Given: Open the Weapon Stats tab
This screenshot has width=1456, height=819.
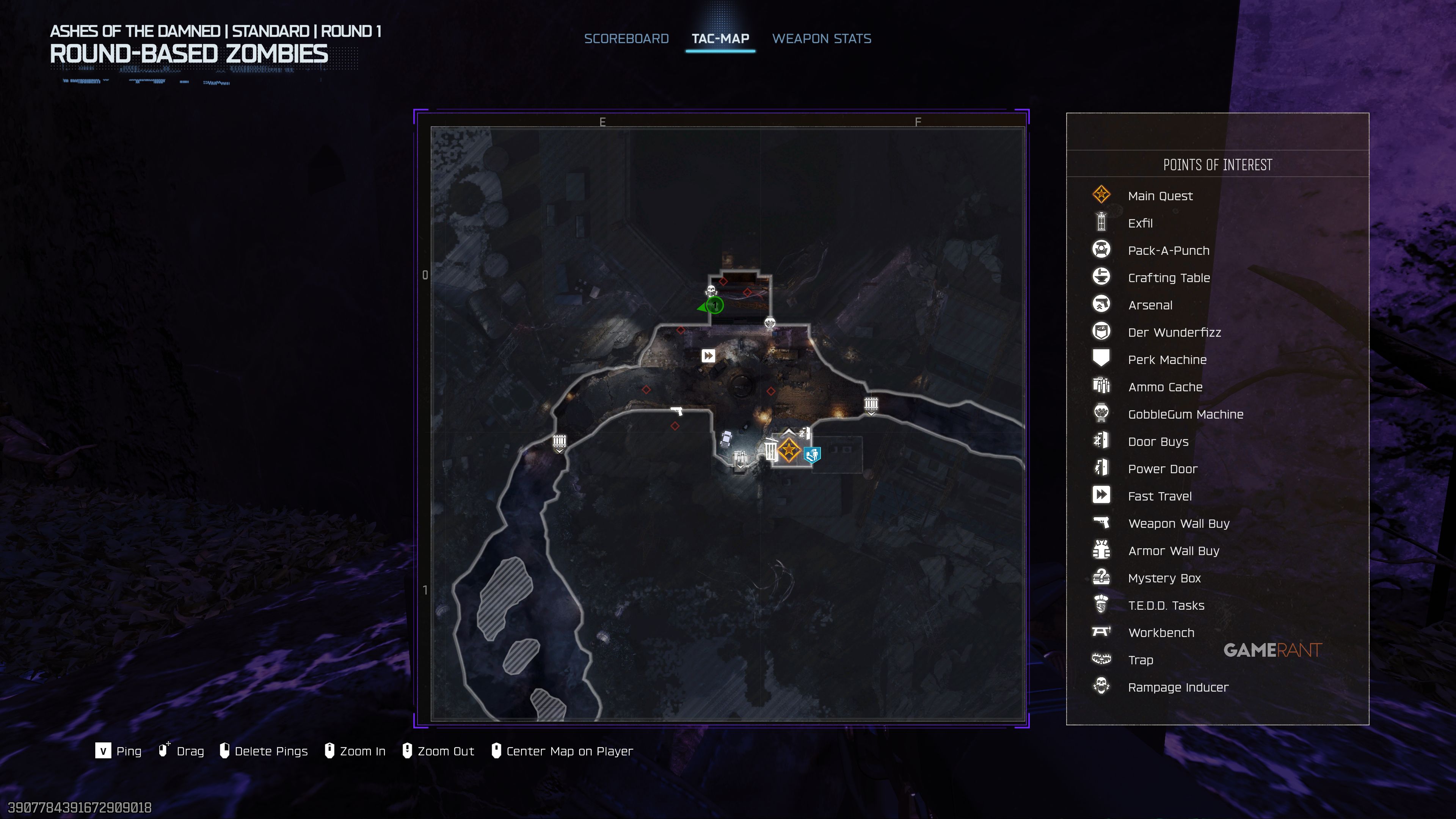Looking at the screenshot, I should 821,38.
